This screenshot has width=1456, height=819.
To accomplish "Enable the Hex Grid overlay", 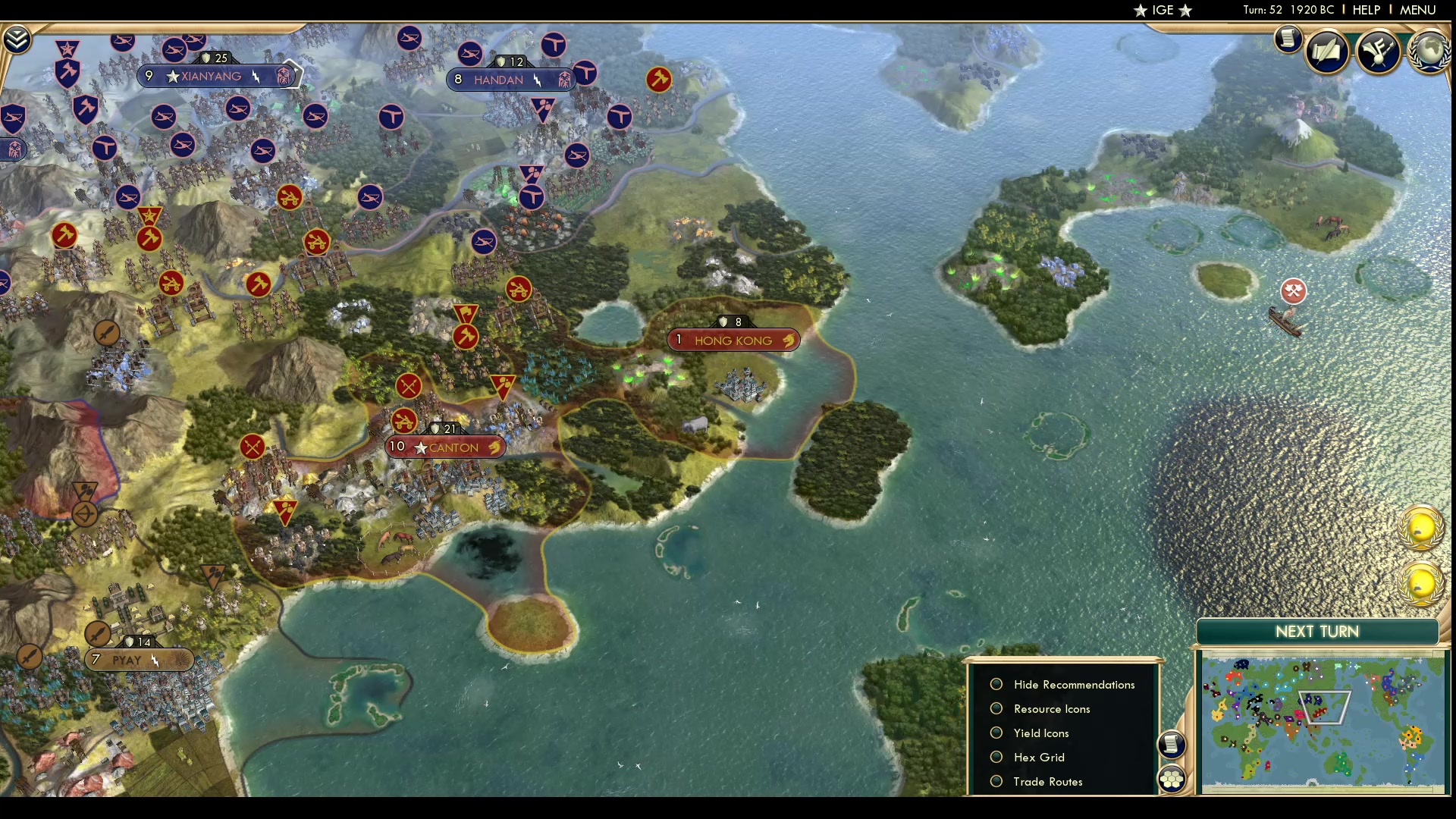I will (x=996, y=757).
